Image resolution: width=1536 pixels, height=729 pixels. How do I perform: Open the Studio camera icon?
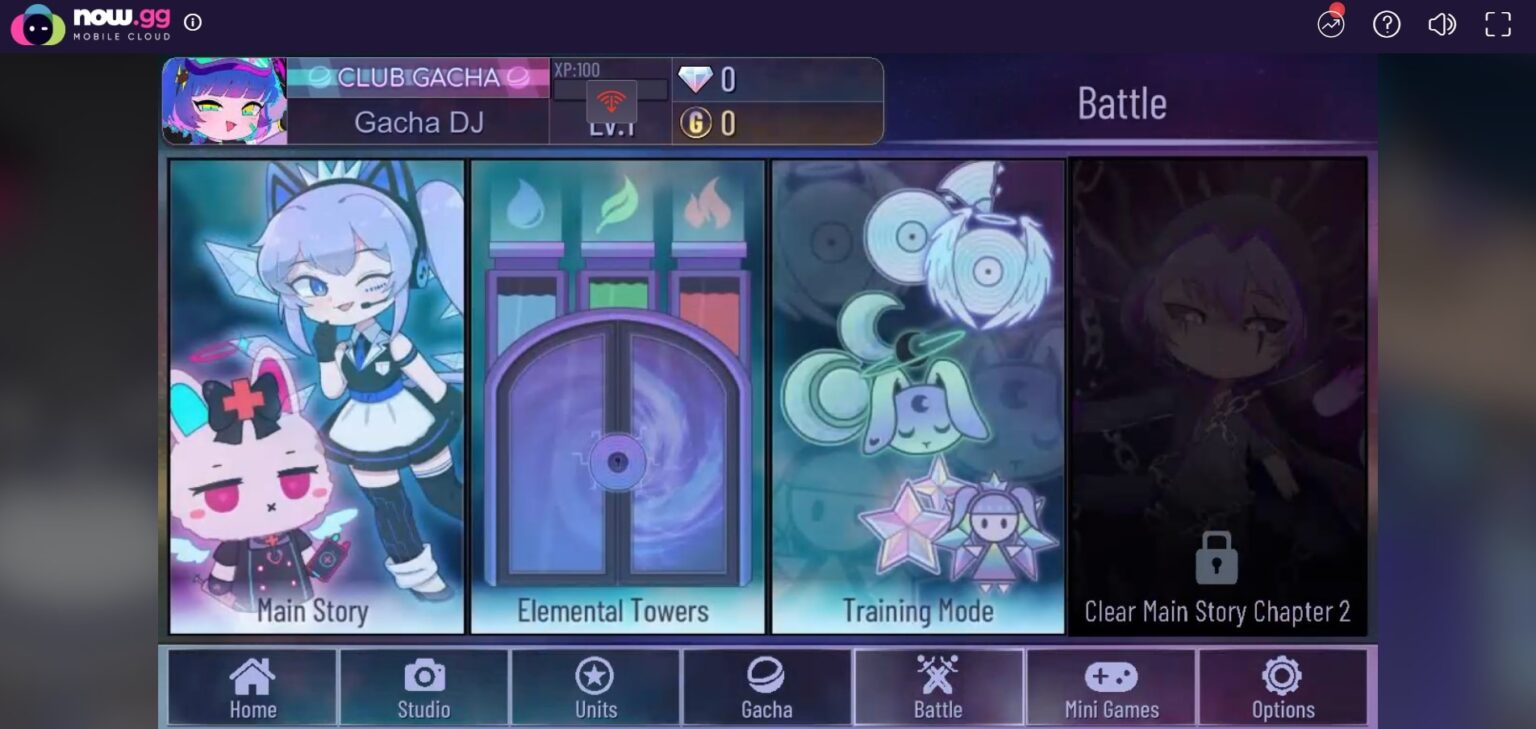423,678
